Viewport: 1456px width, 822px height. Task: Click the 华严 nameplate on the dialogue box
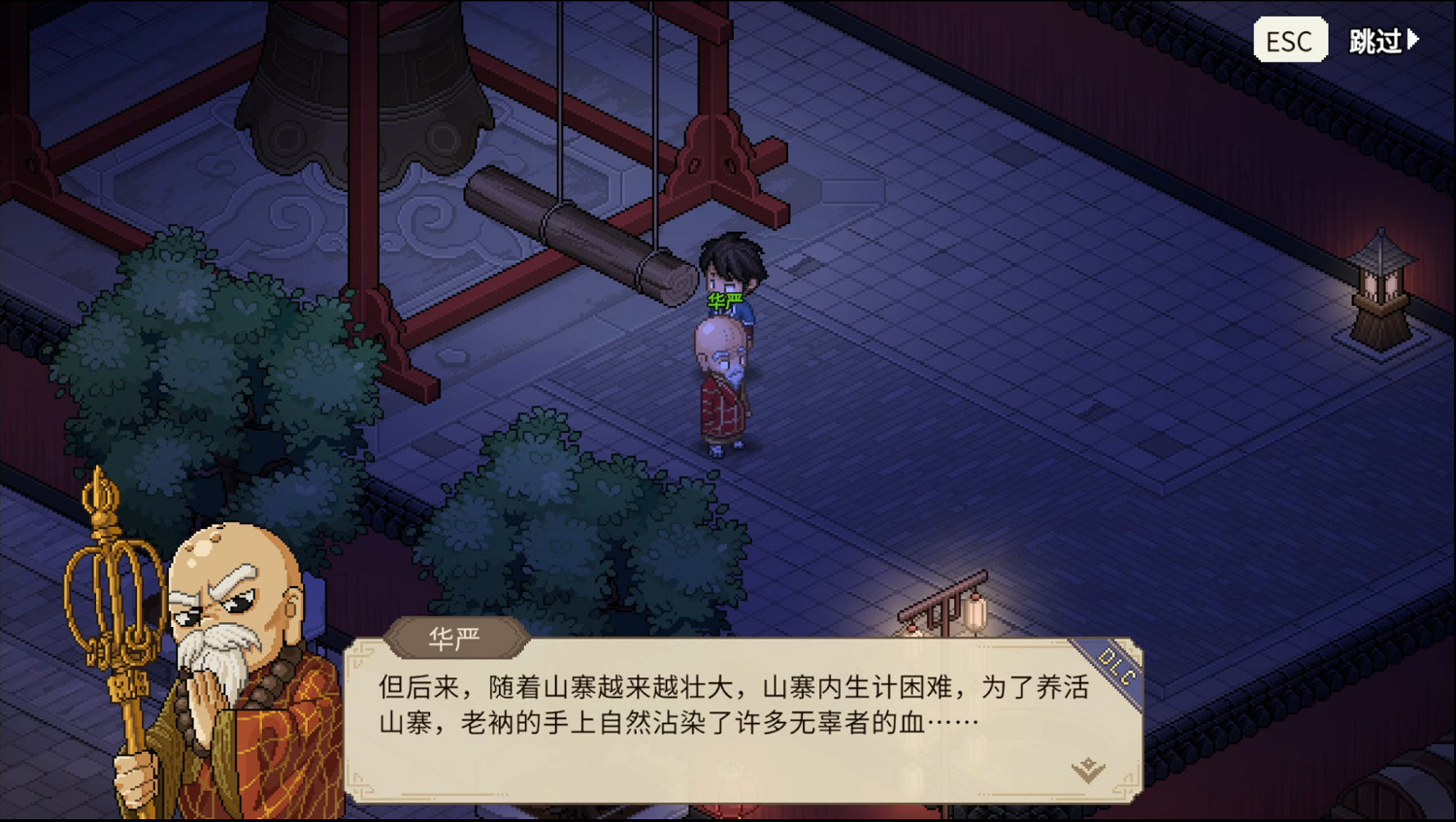coord(456,638)
